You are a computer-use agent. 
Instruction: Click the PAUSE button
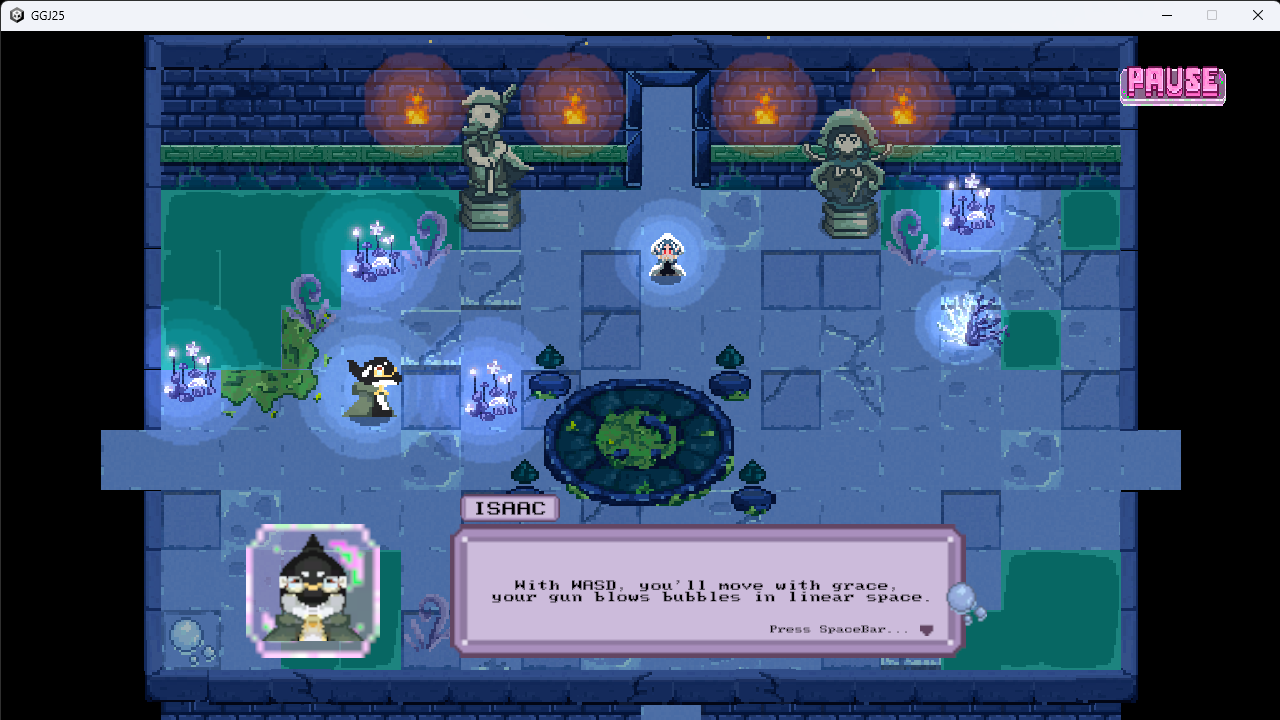coord(1172,85)
